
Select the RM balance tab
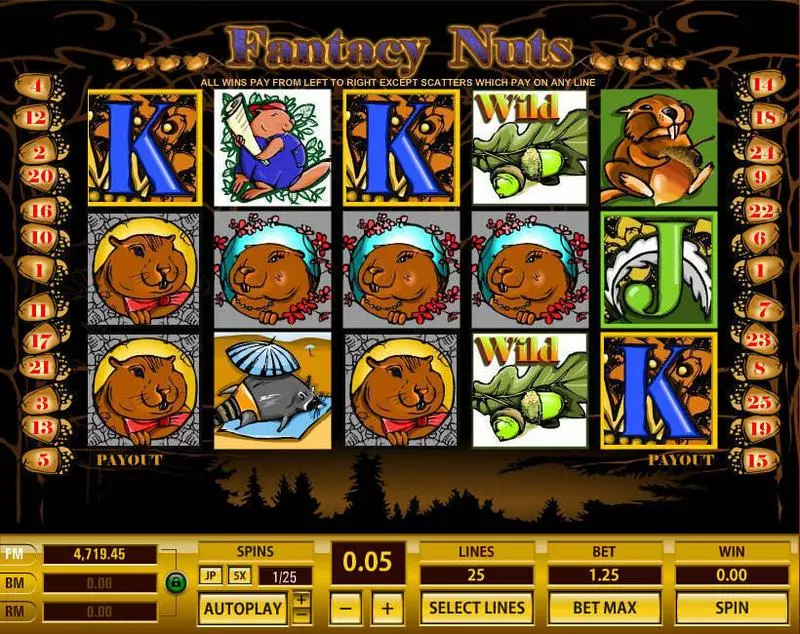19,610
